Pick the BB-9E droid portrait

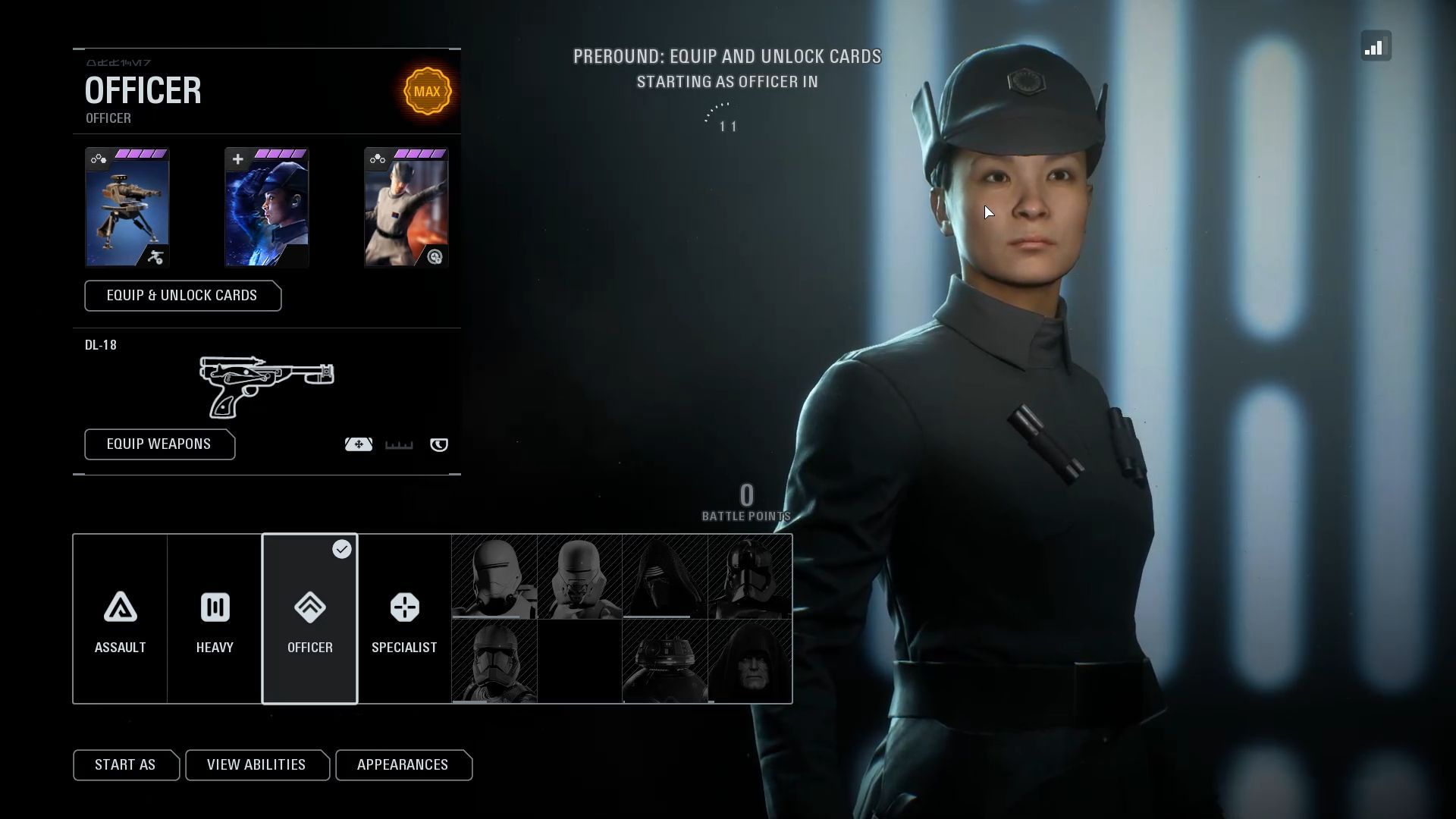(x=664, y=661)
